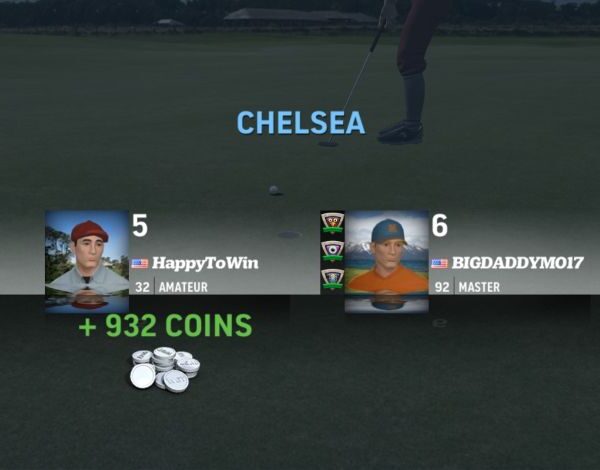Select HappyToWin's red-cap avatar portrait
The height and width of the screenshot is (470, 600).
87,258
